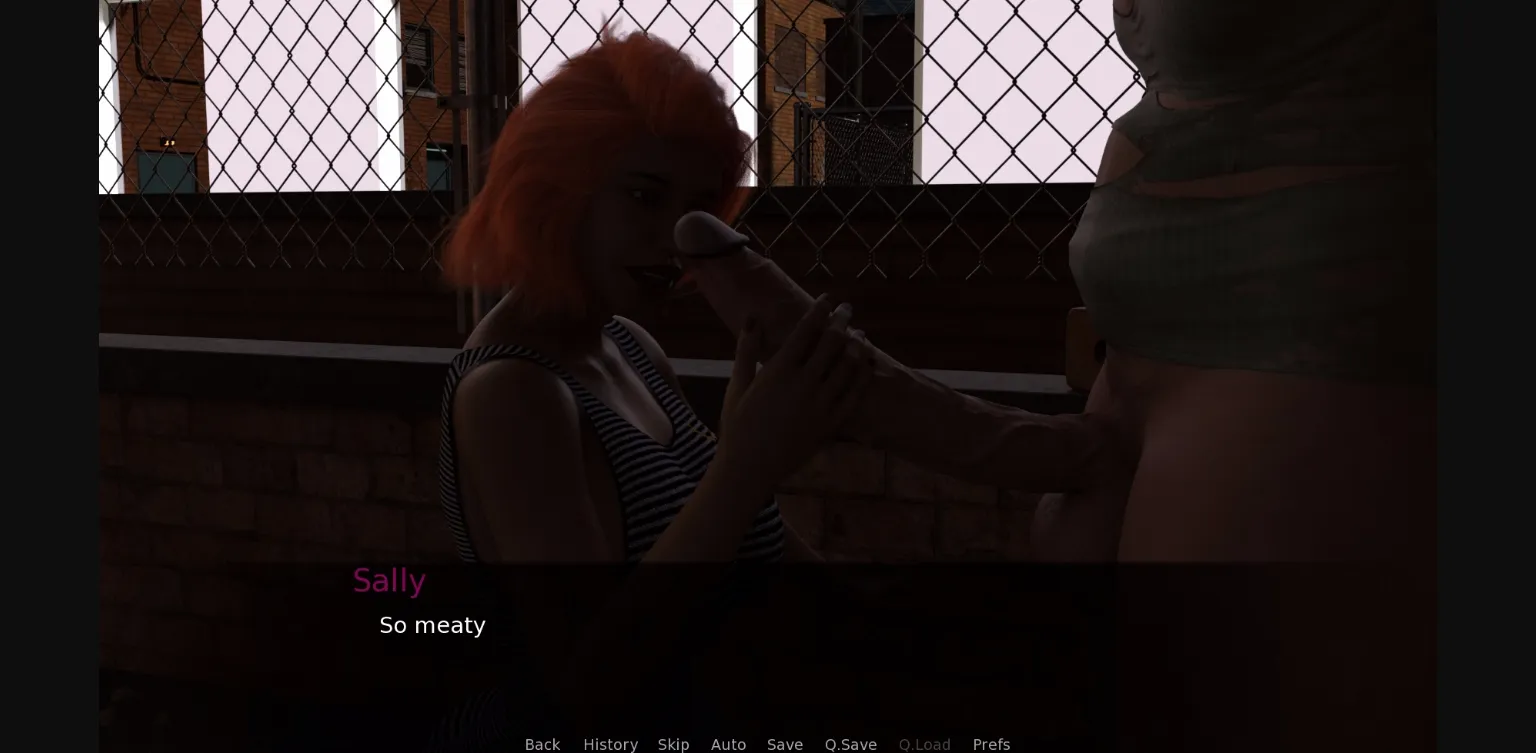This screenshot has width=1536, height=753.
Task: Click Sally's pink name label
Action: [389, 581]
